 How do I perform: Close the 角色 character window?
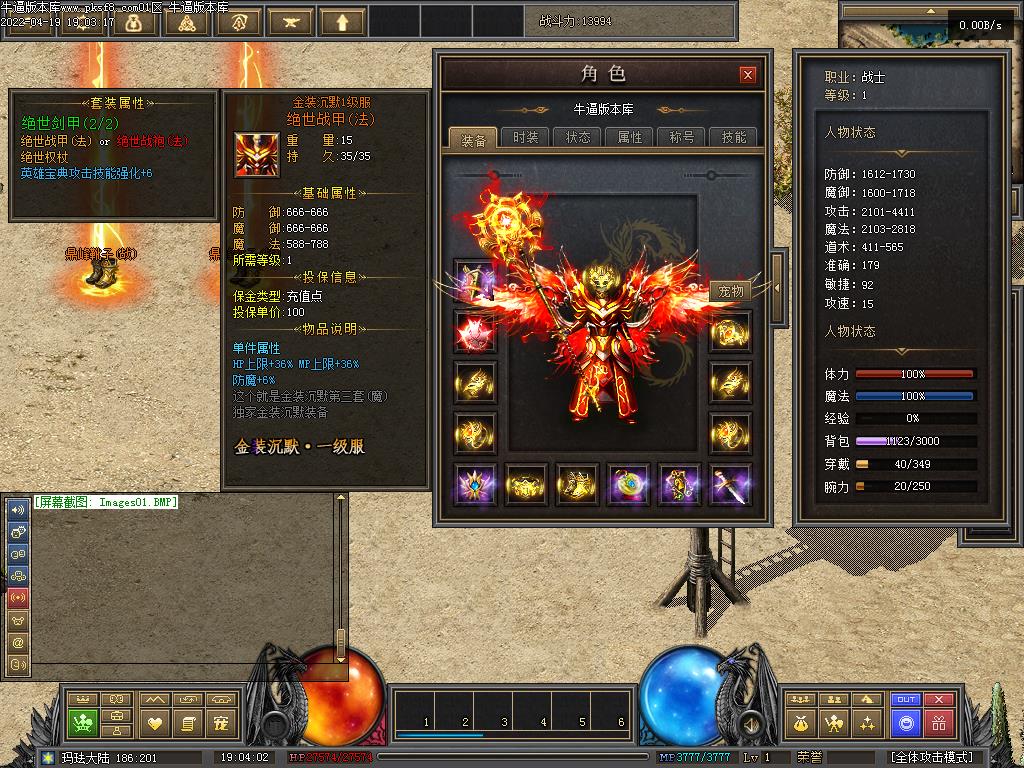click(x=747, y=75)
